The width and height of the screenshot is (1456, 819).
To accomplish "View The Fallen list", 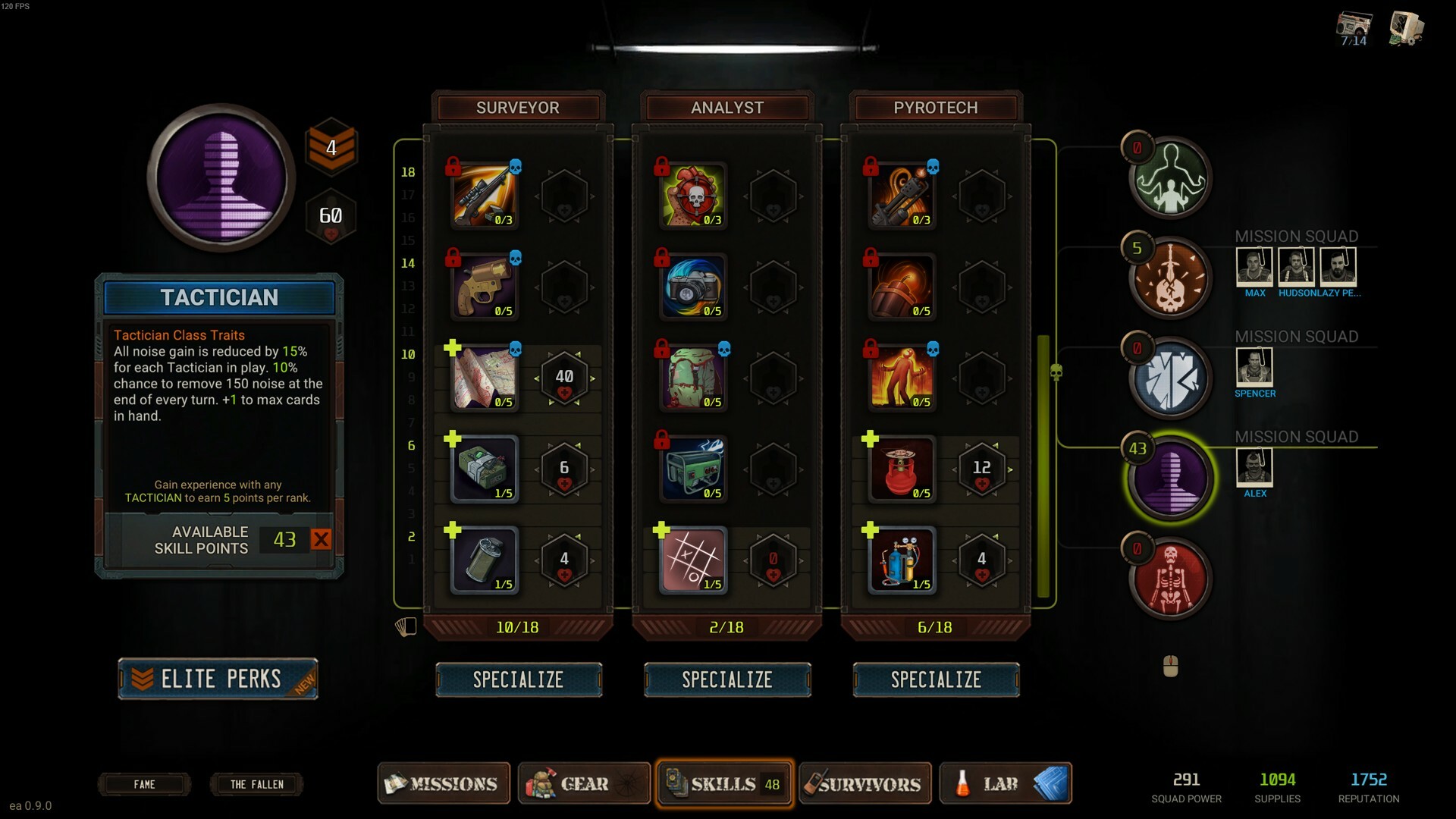I will pos(256,784).
